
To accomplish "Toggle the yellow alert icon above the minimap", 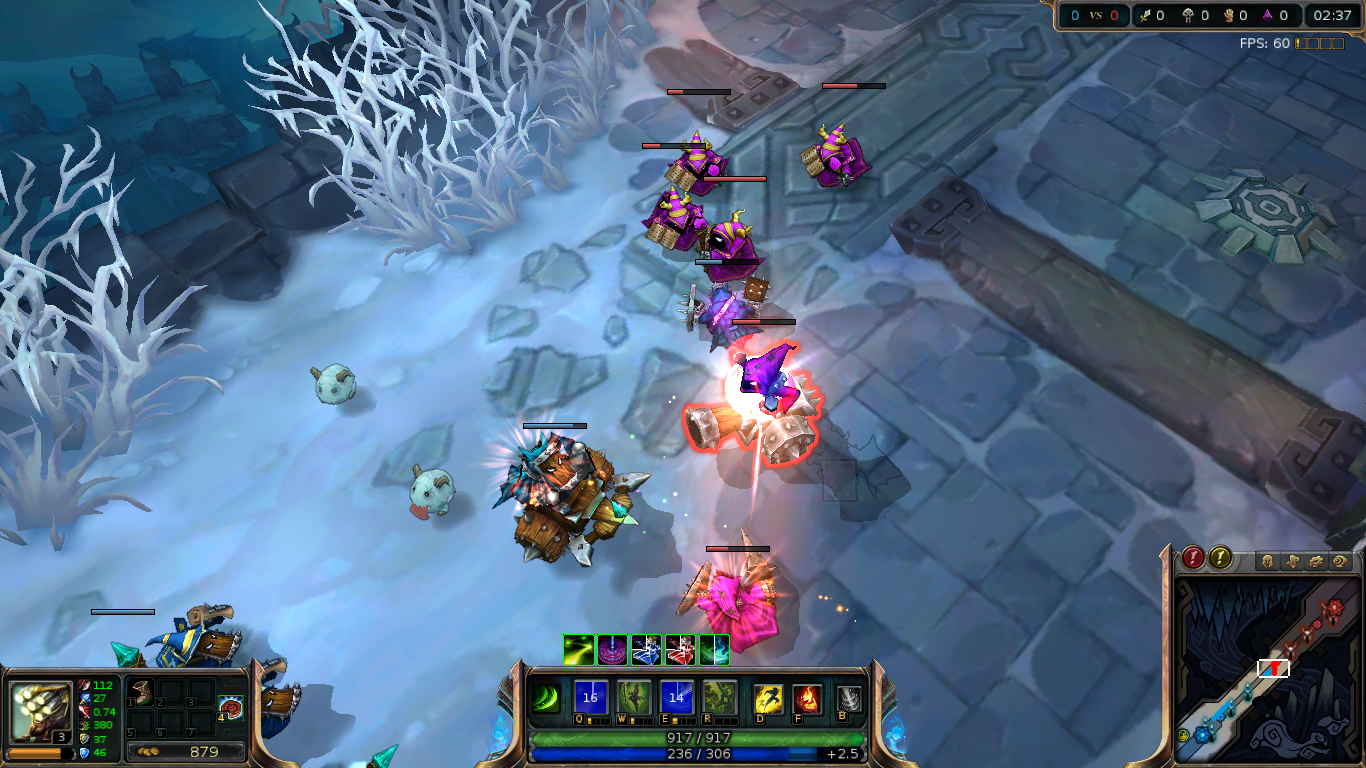I will pyautogui.click(x=1220, y=558).
